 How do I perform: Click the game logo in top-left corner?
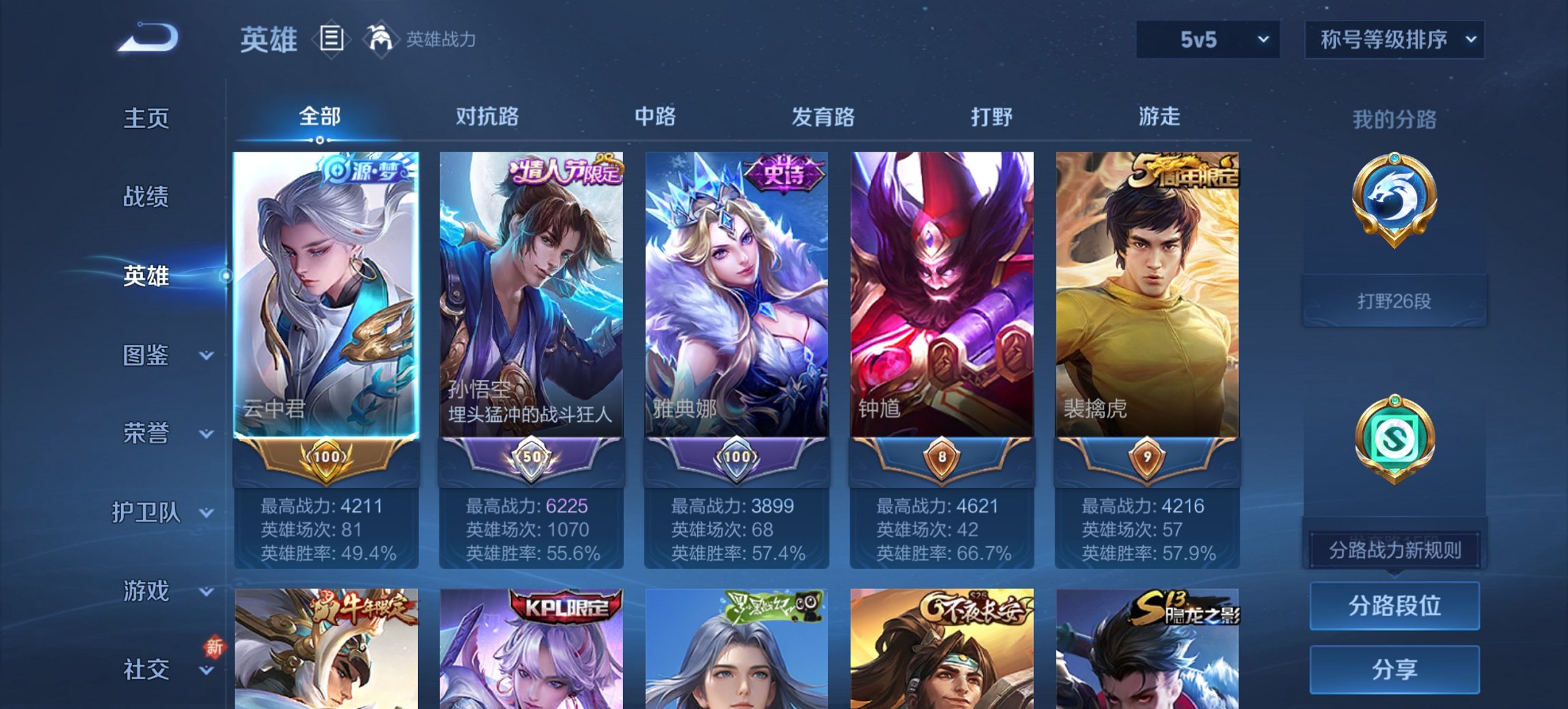pos(143,38)
